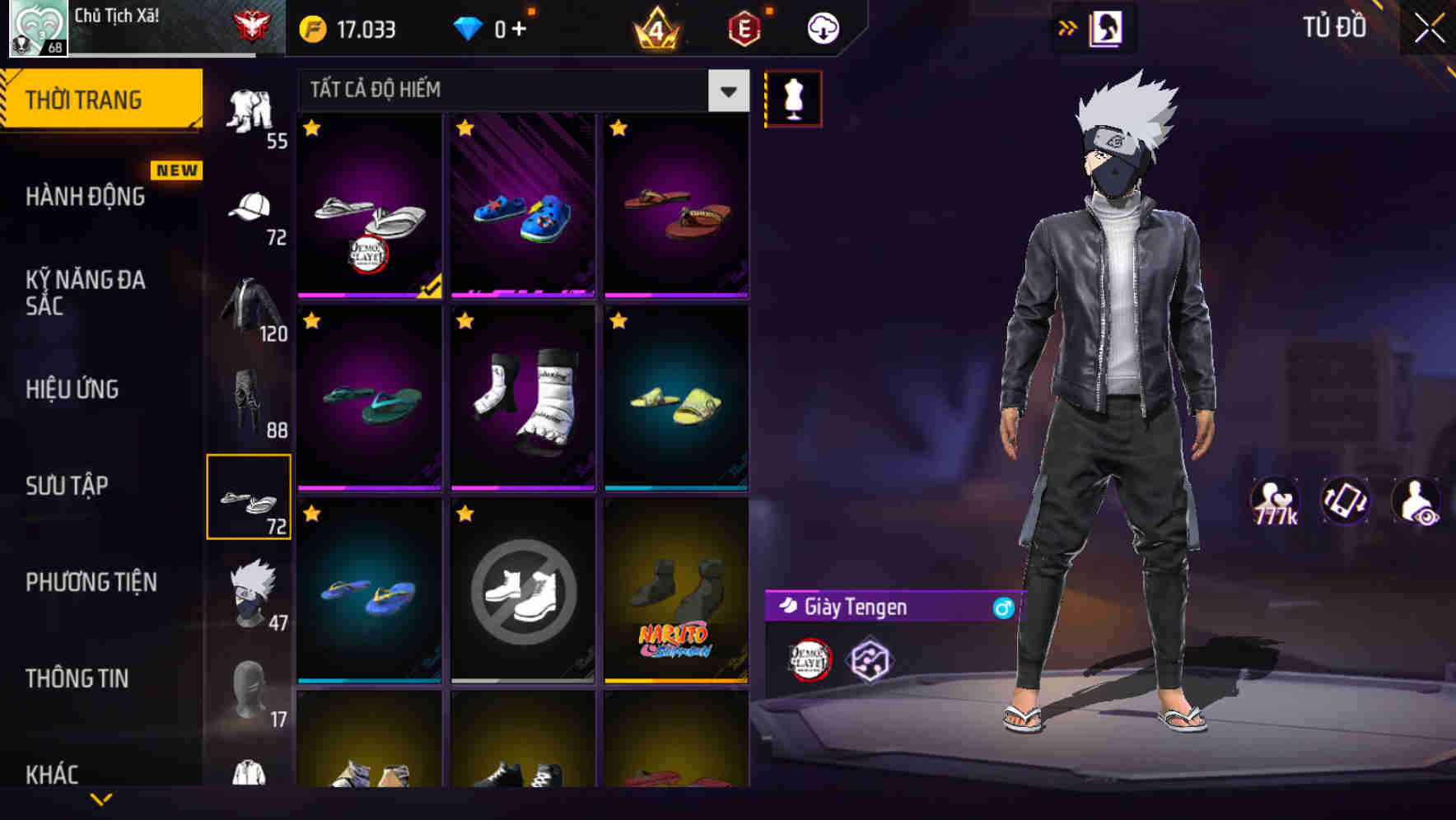Select the jacket category with 120 items

click(247, 313)
